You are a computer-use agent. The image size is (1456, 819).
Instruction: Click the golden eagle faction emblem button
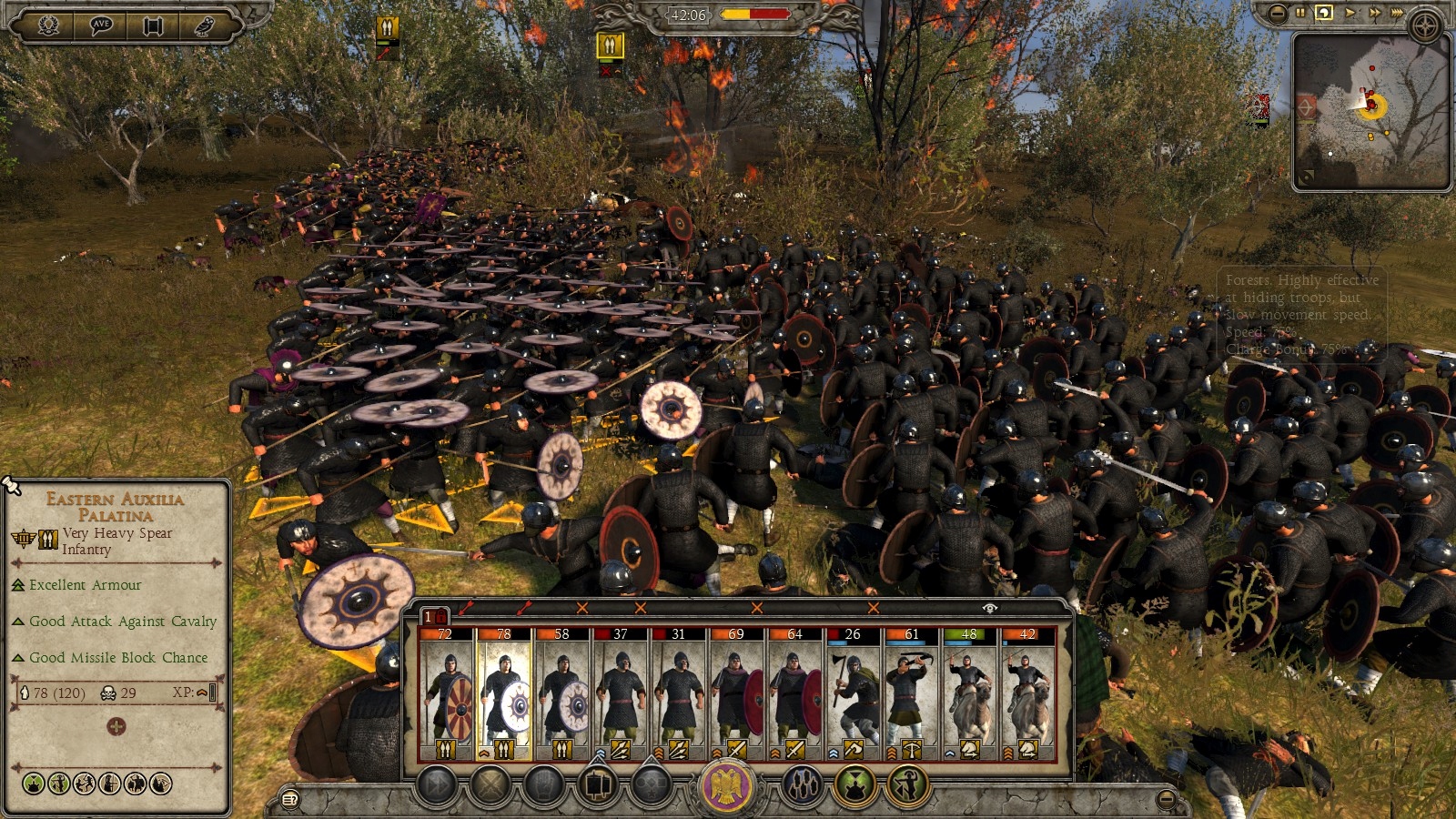click(725, 785)
